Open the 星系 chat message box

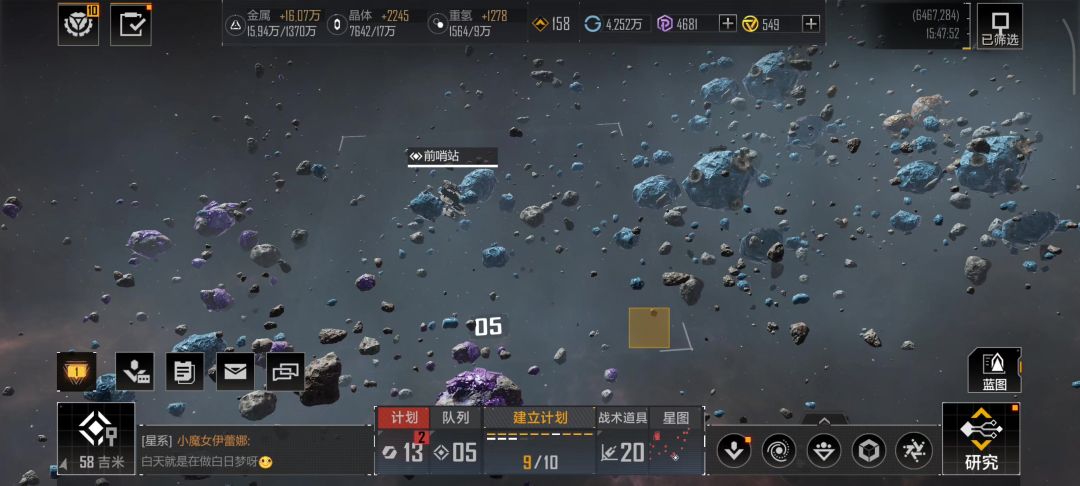250,451
